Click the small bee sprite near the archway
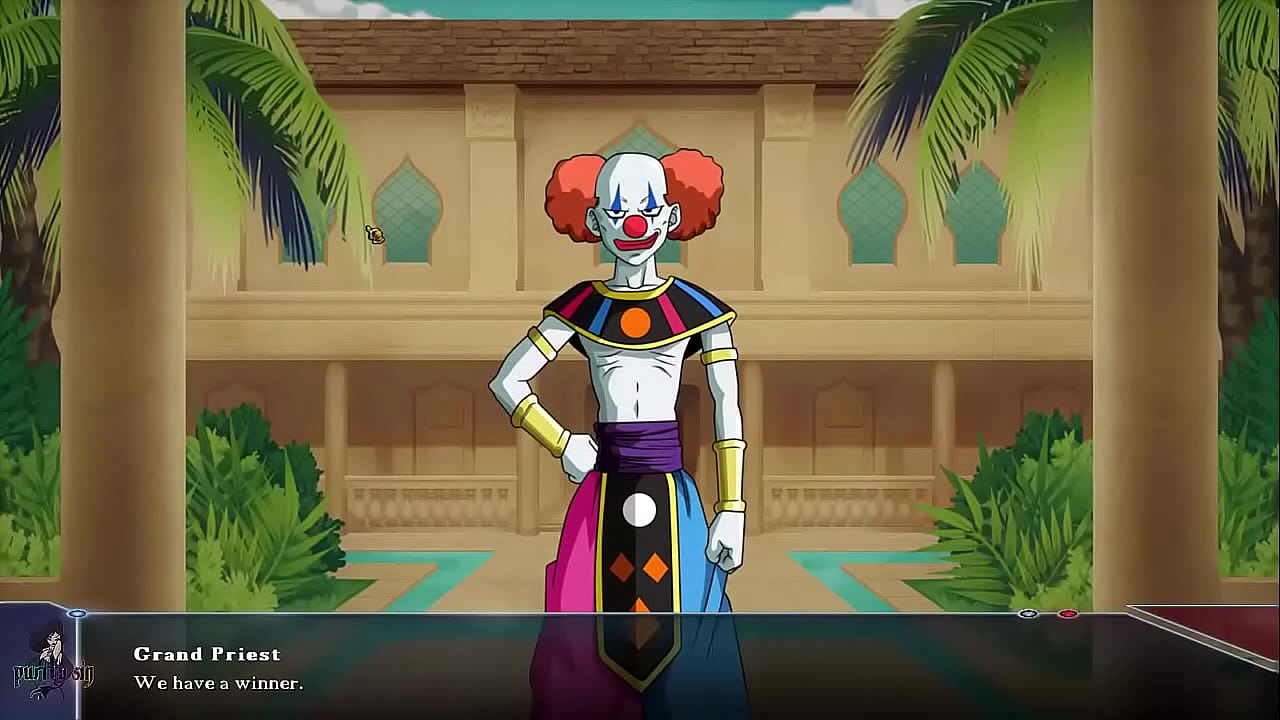This screenshot has height=720, width=1280. pyautogui.click(x=374, y=233)
